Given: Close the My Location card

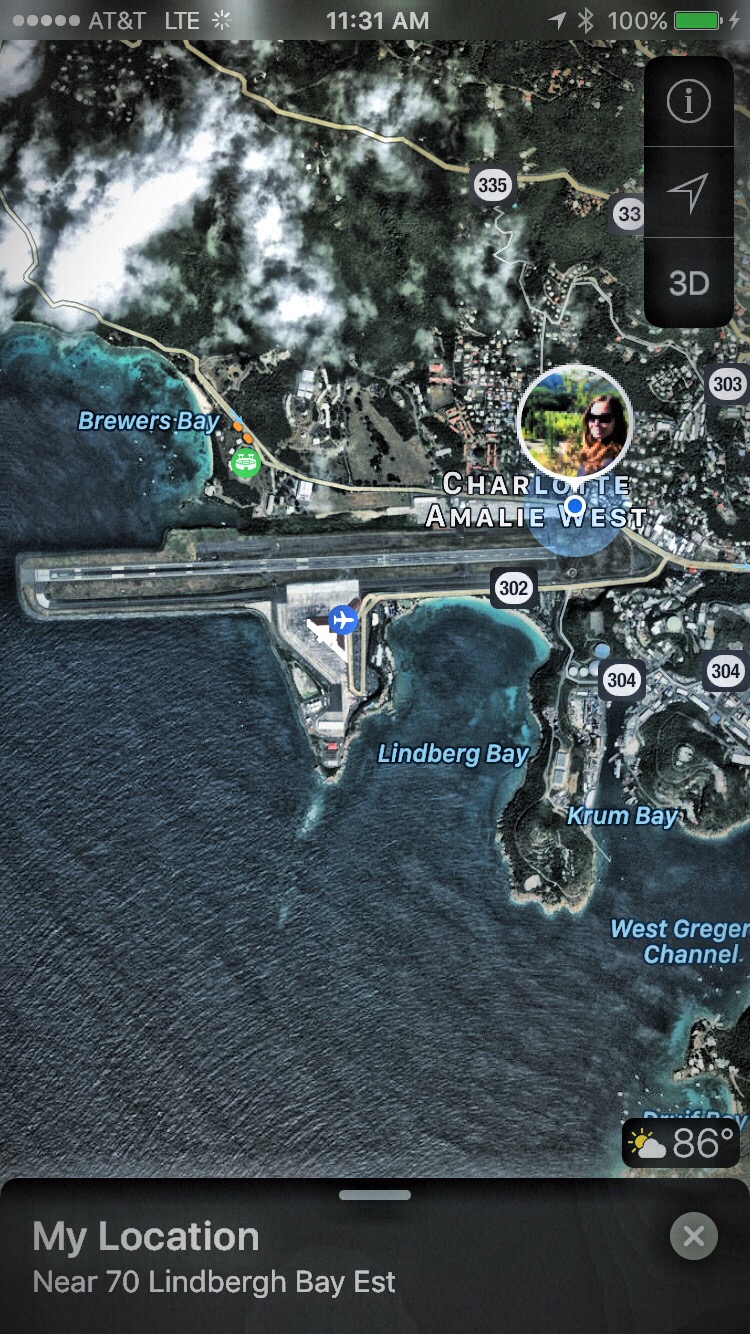Looking at the screenshot, I should click(x=693, y=1237).
